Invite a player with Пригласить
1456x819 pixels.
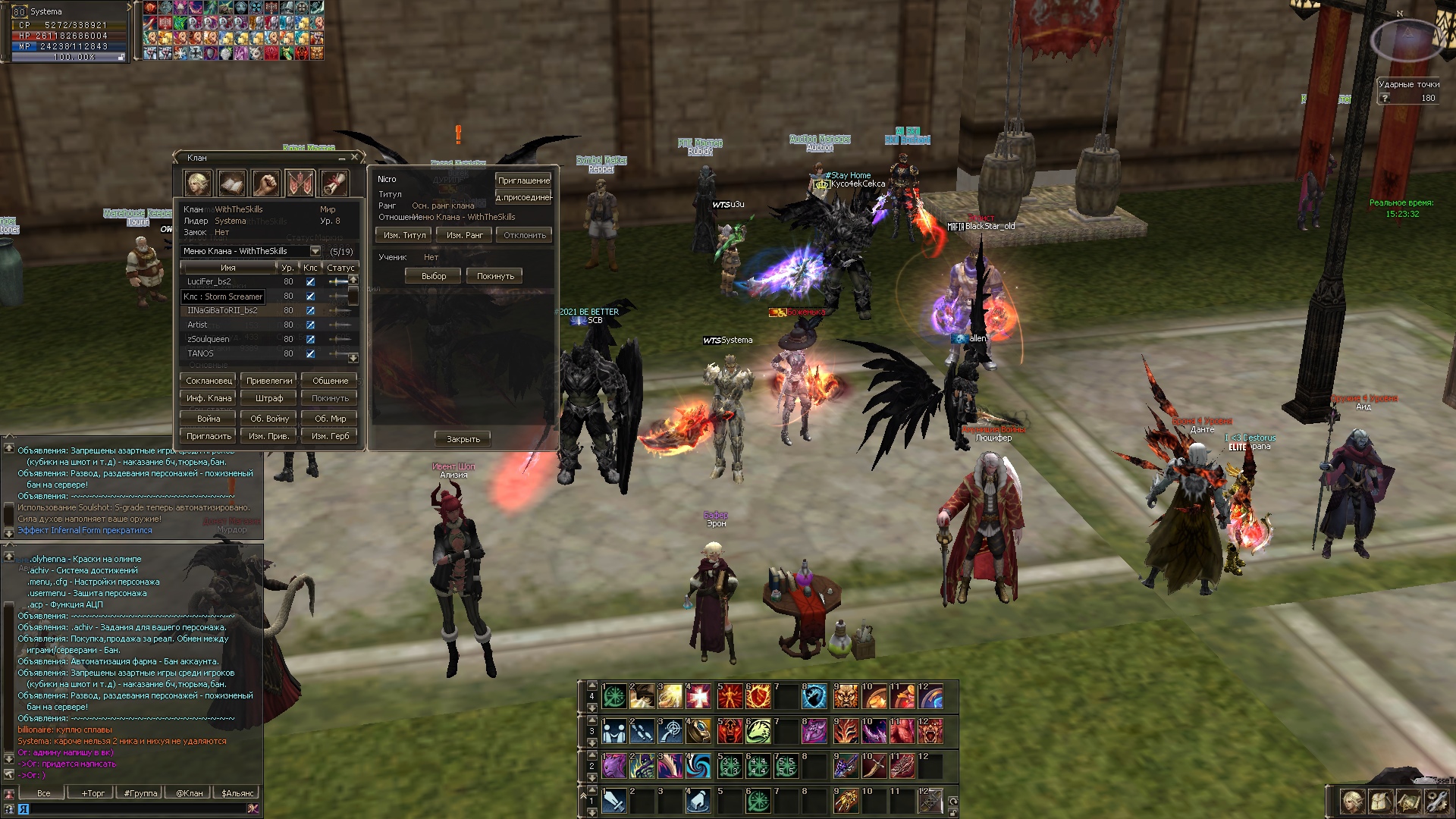click(x=209, y=436)
